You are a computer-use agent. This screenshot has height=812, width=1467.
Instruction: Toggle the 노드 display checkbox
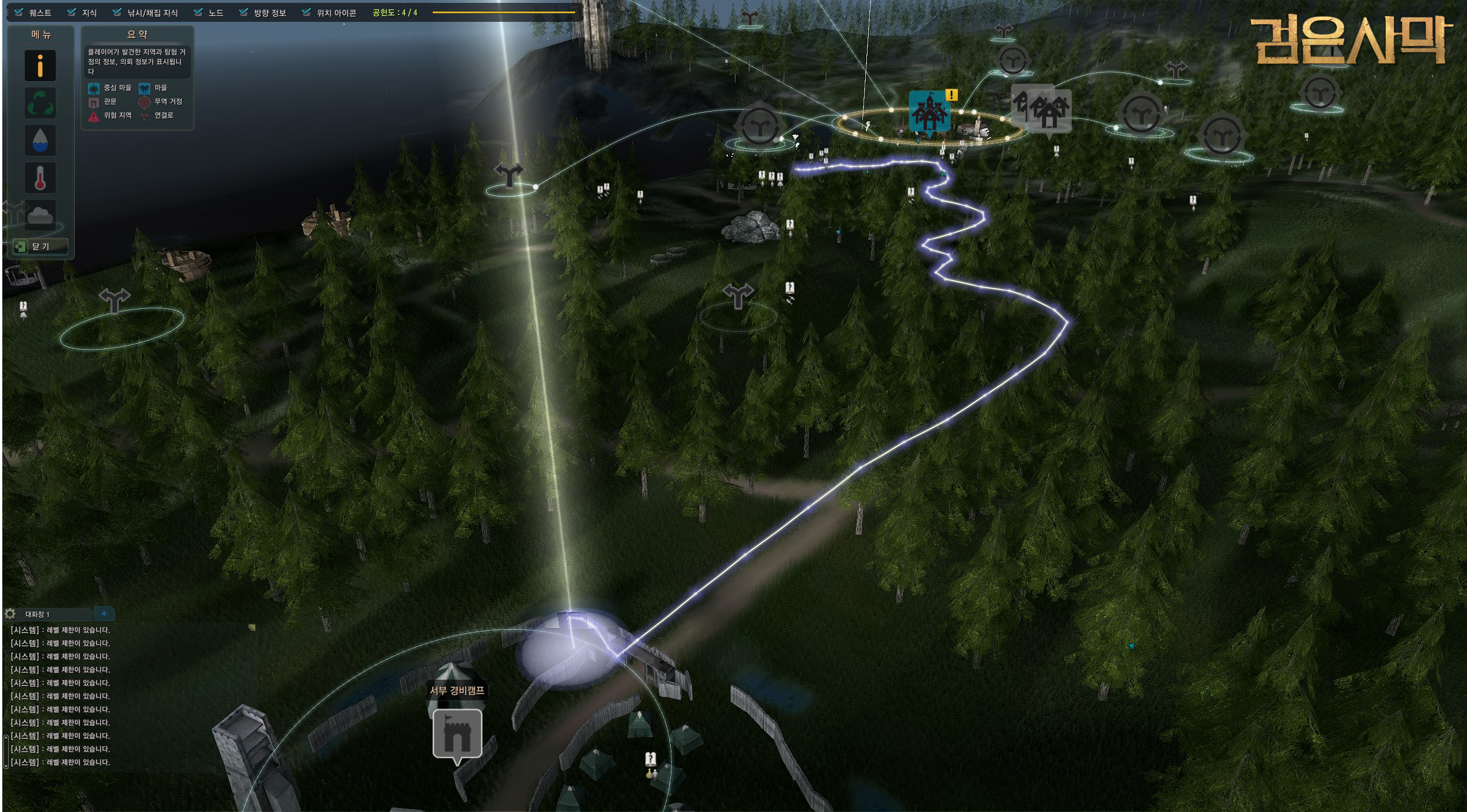198,12
